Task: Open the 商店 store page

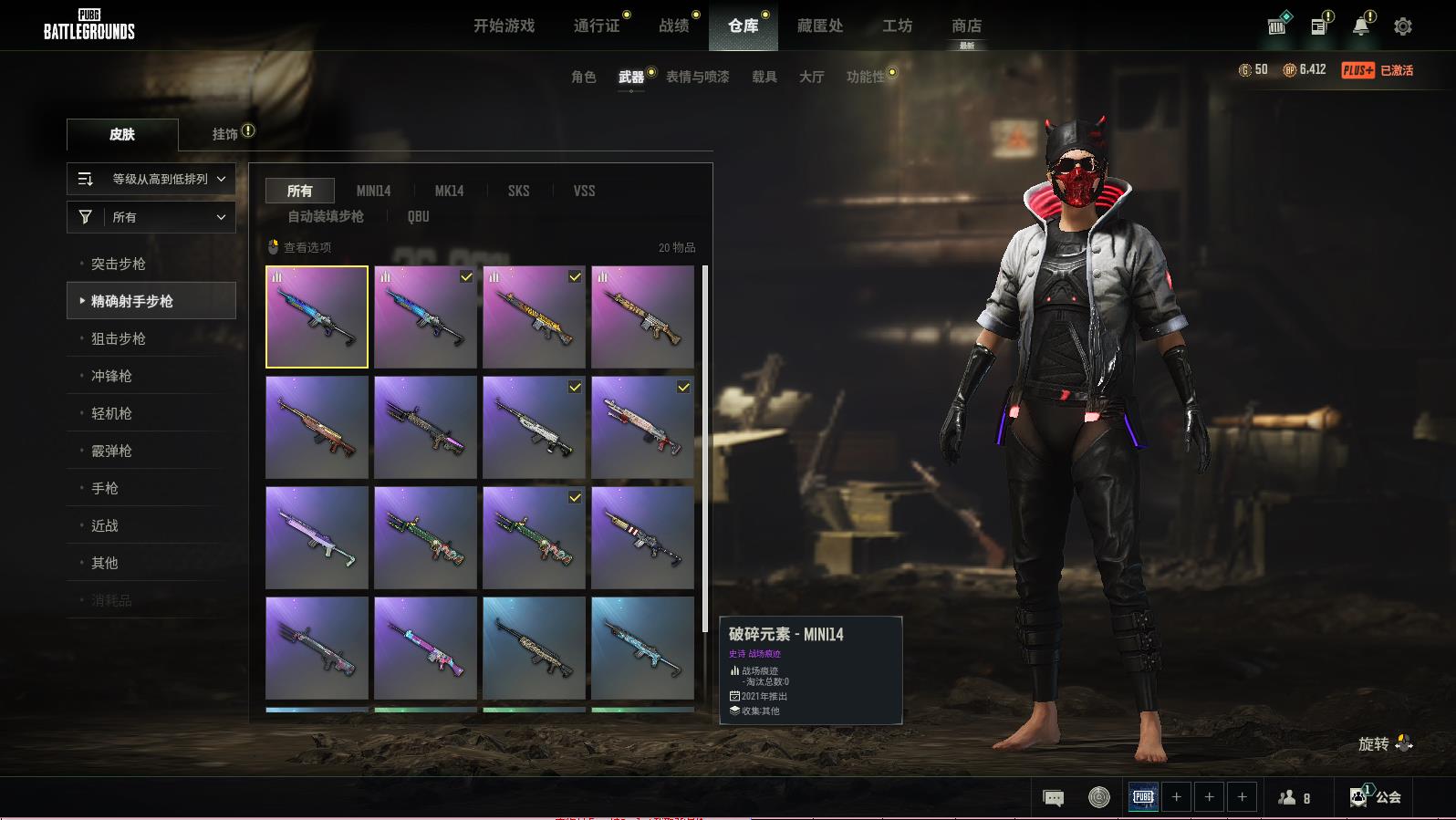Action: point(966,26)
